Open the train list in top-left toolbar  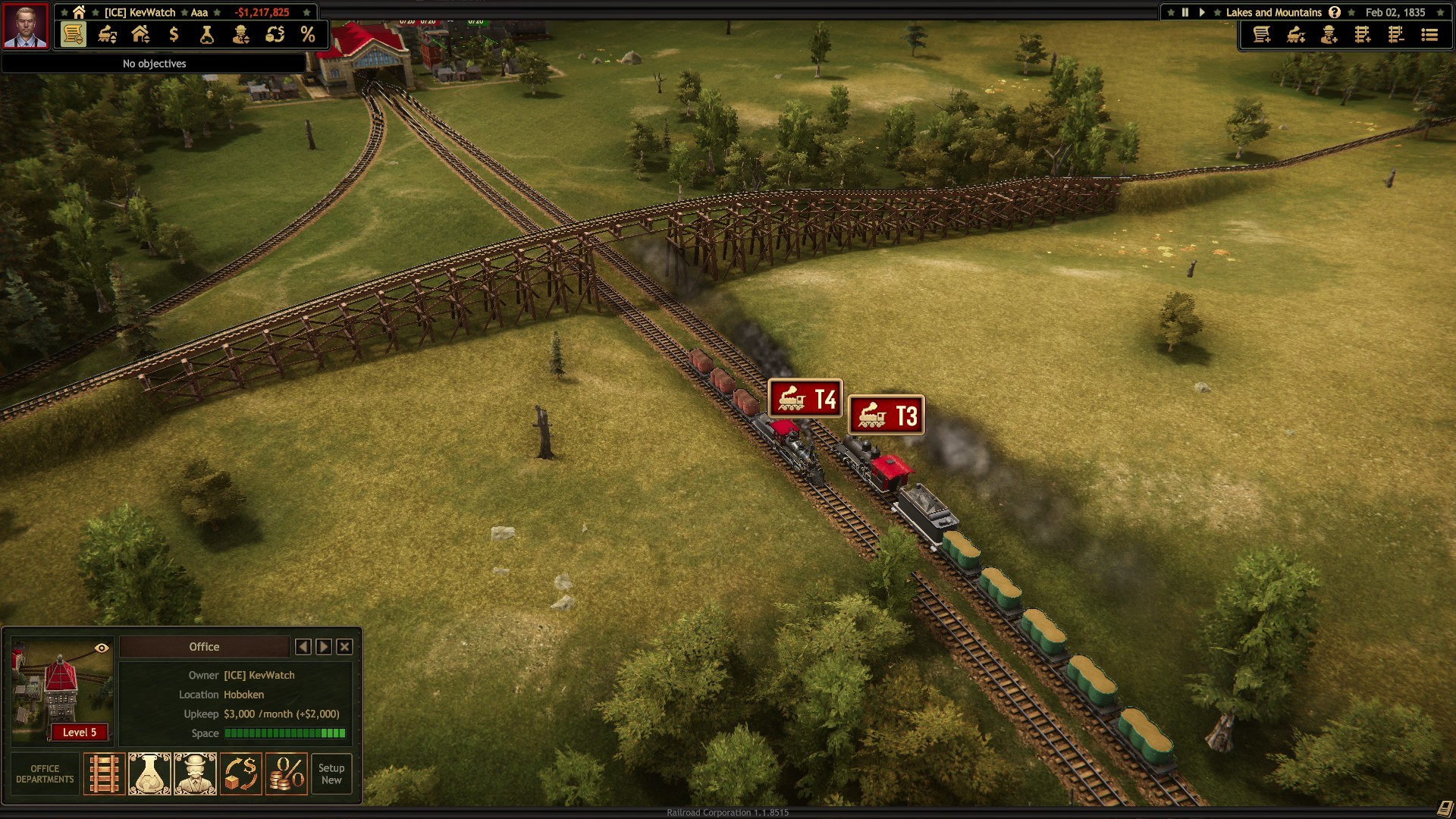tap(107, 35)
